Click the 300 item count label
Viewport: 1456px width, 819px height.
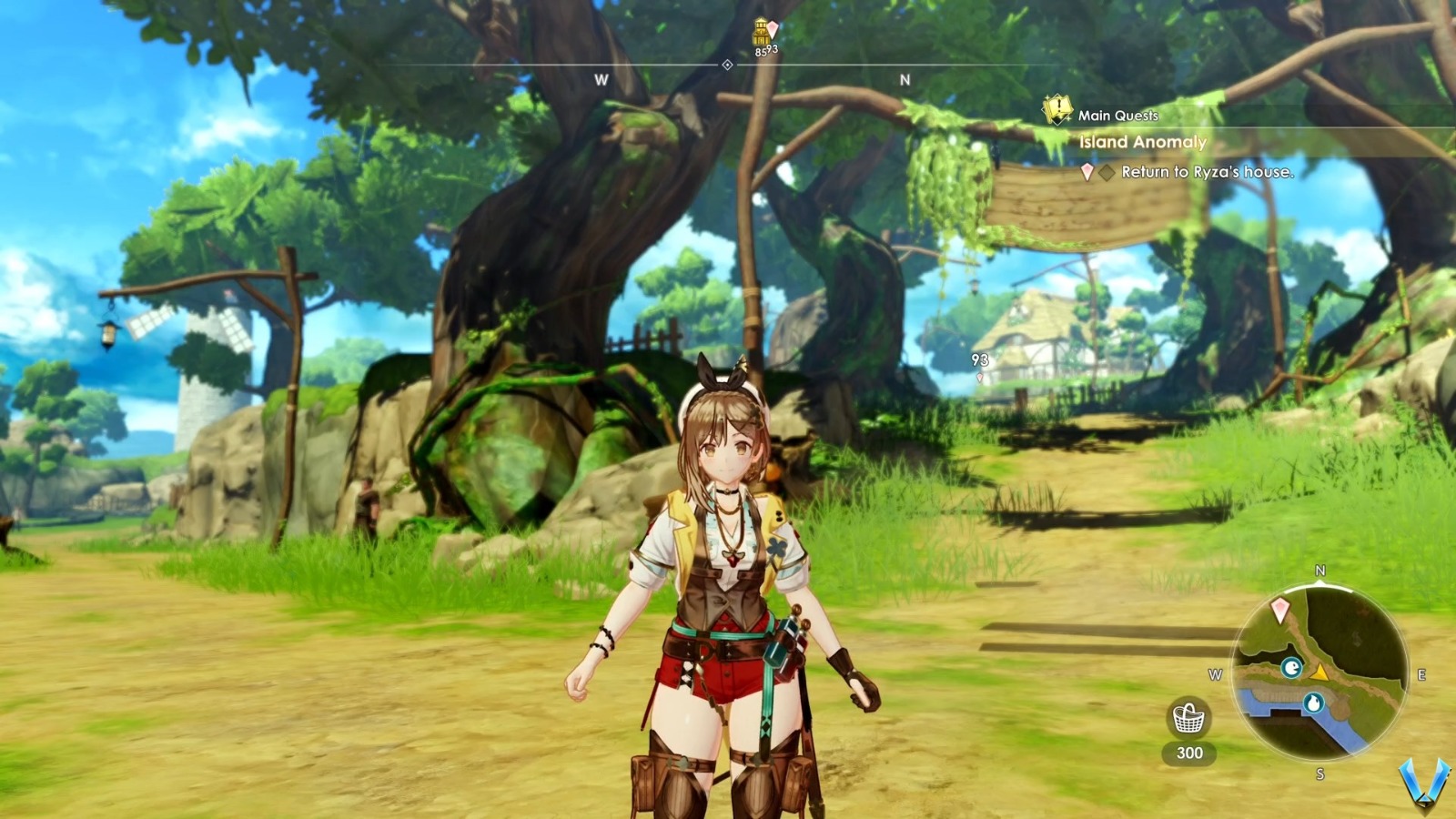pyautogui.click(x=1190, y=752)
